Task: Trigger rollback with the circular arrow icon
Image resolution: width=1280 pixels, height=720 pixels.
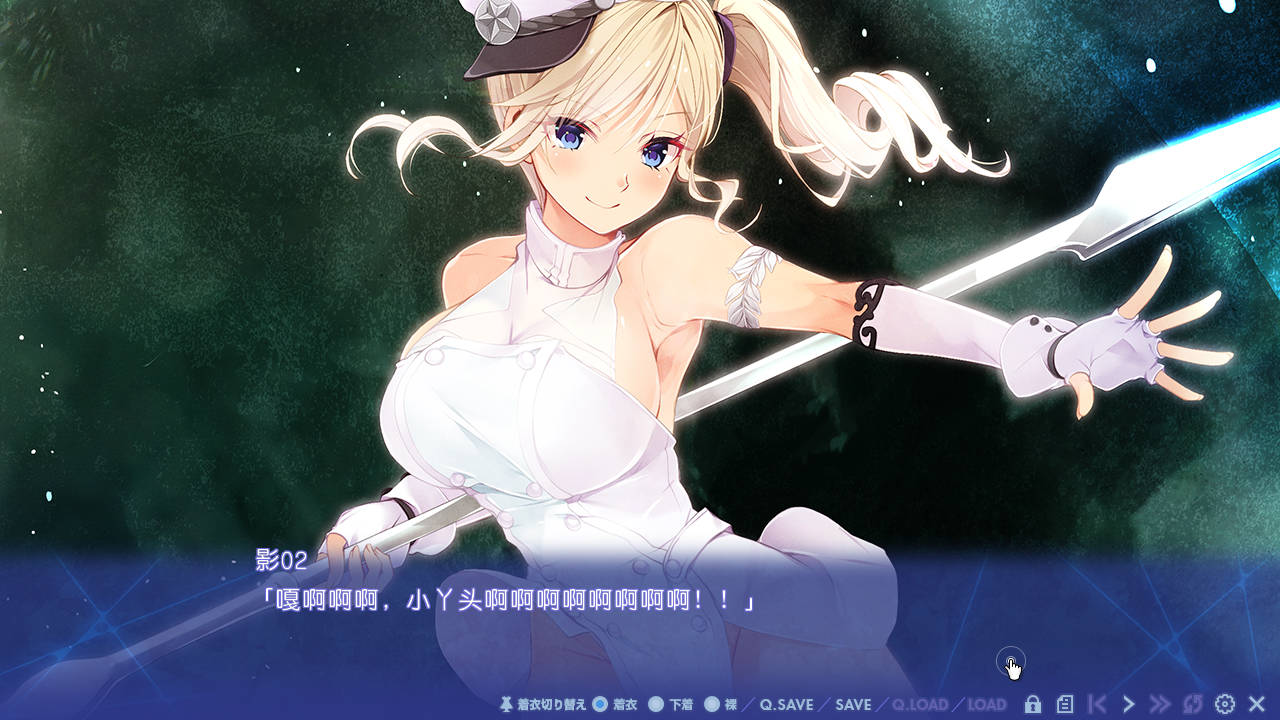Action: pos(1190,704)
